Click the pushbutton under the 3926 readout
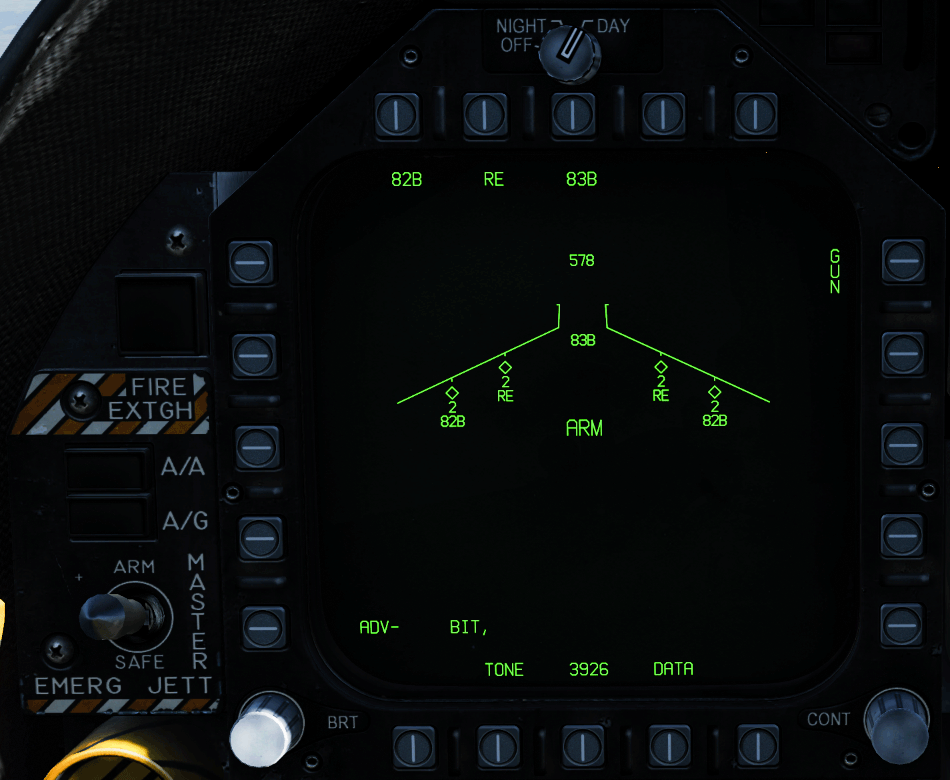The image size is (950, 780). click(583, 745)
